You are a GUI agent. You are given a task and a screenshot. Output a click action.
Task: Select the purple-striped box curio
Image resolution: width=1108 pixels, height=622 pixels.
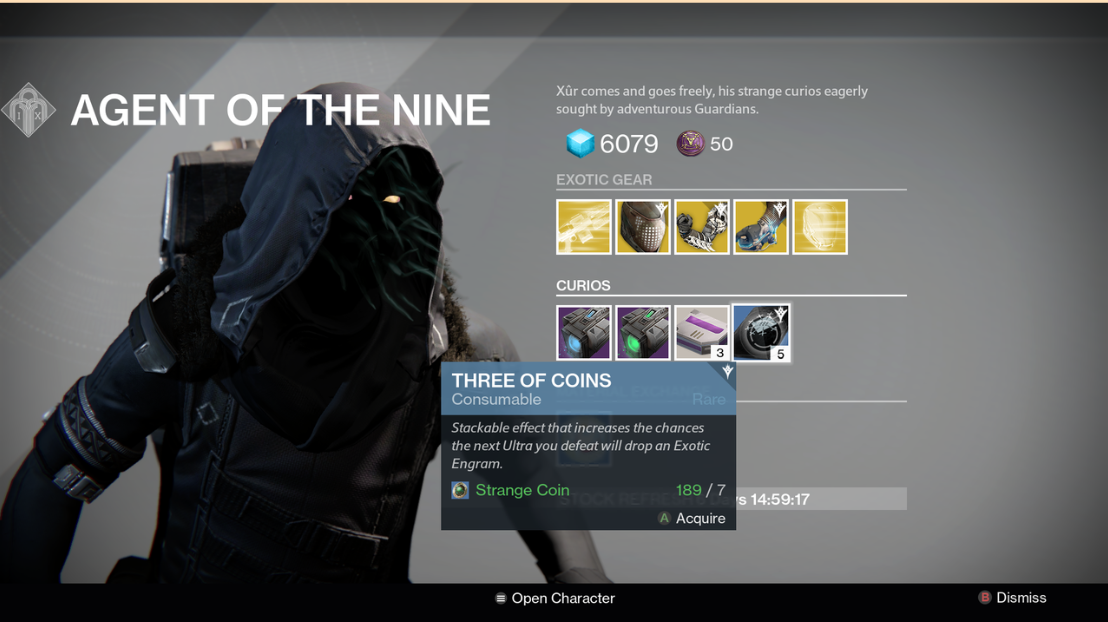pyautogui.click(x=702, y=333)
